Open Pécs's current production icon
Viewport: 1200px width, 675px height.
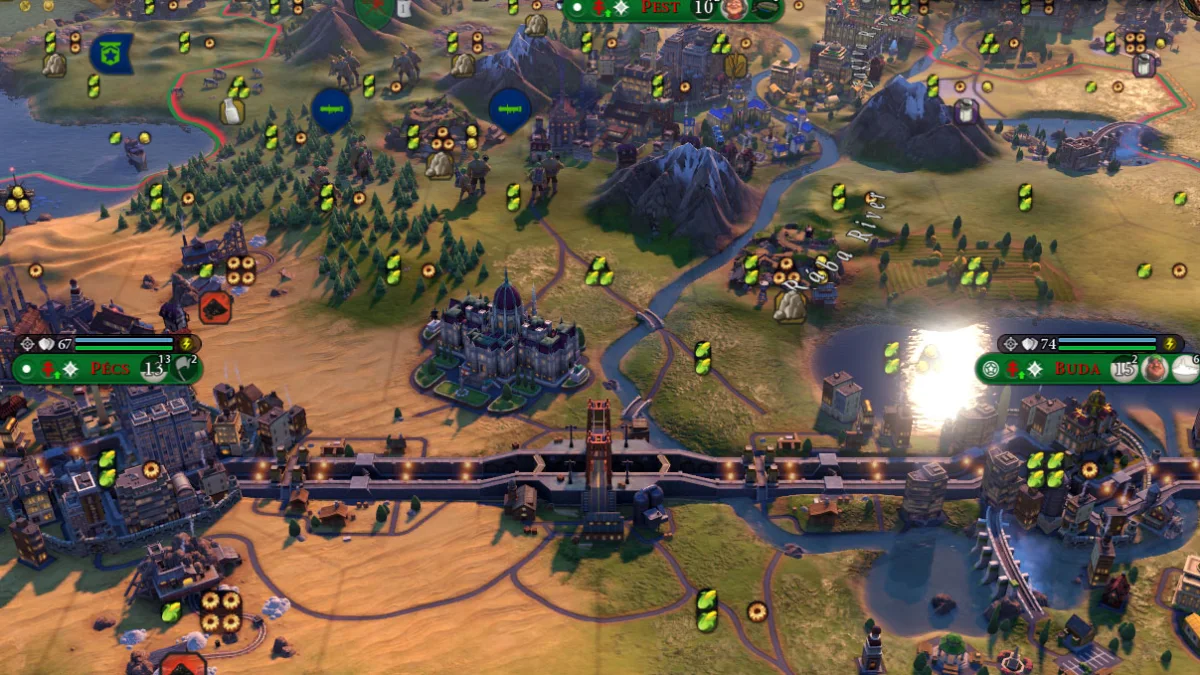[x=186, y=368]
